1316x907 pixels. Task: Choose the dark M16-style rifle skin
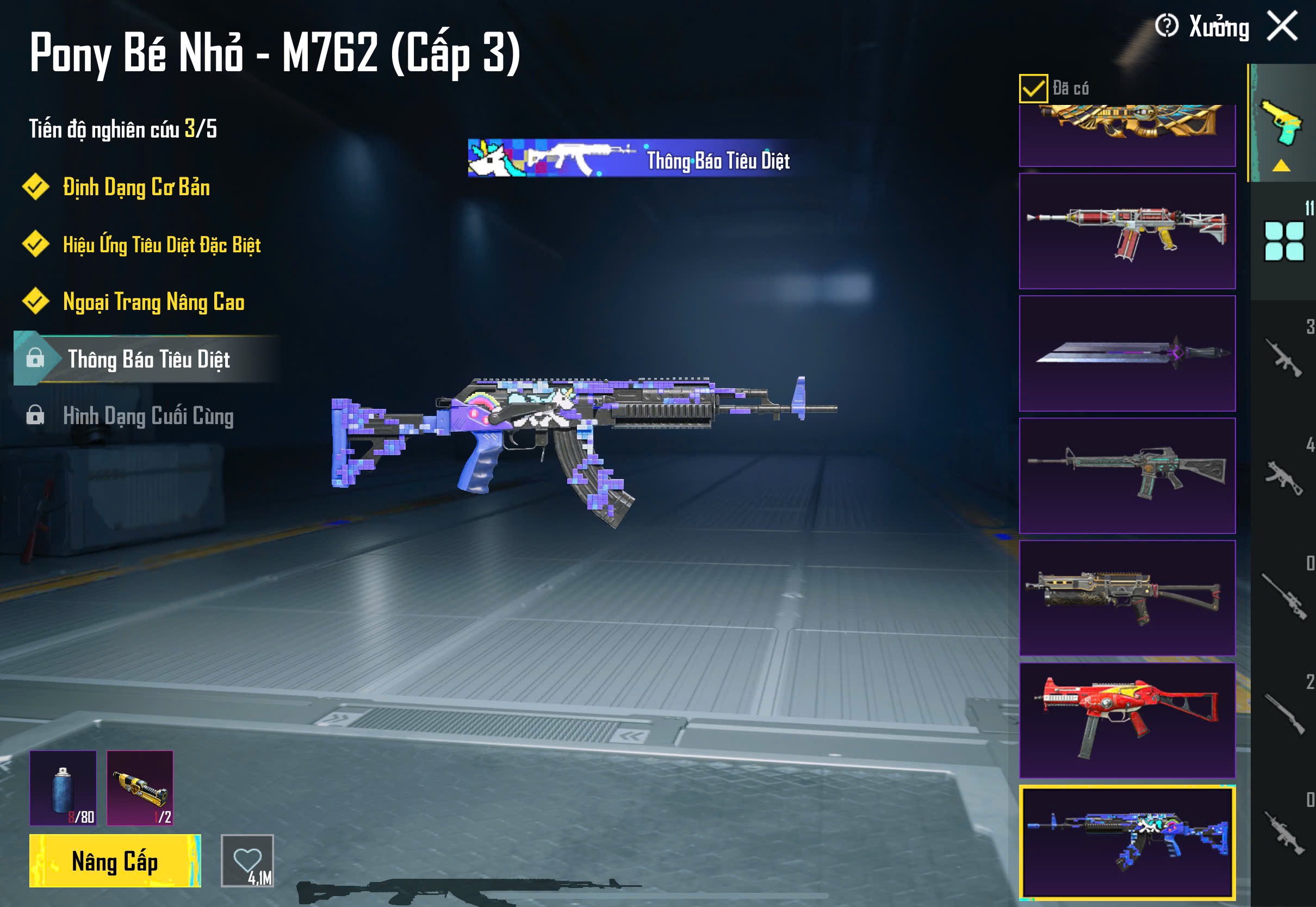1127,476
